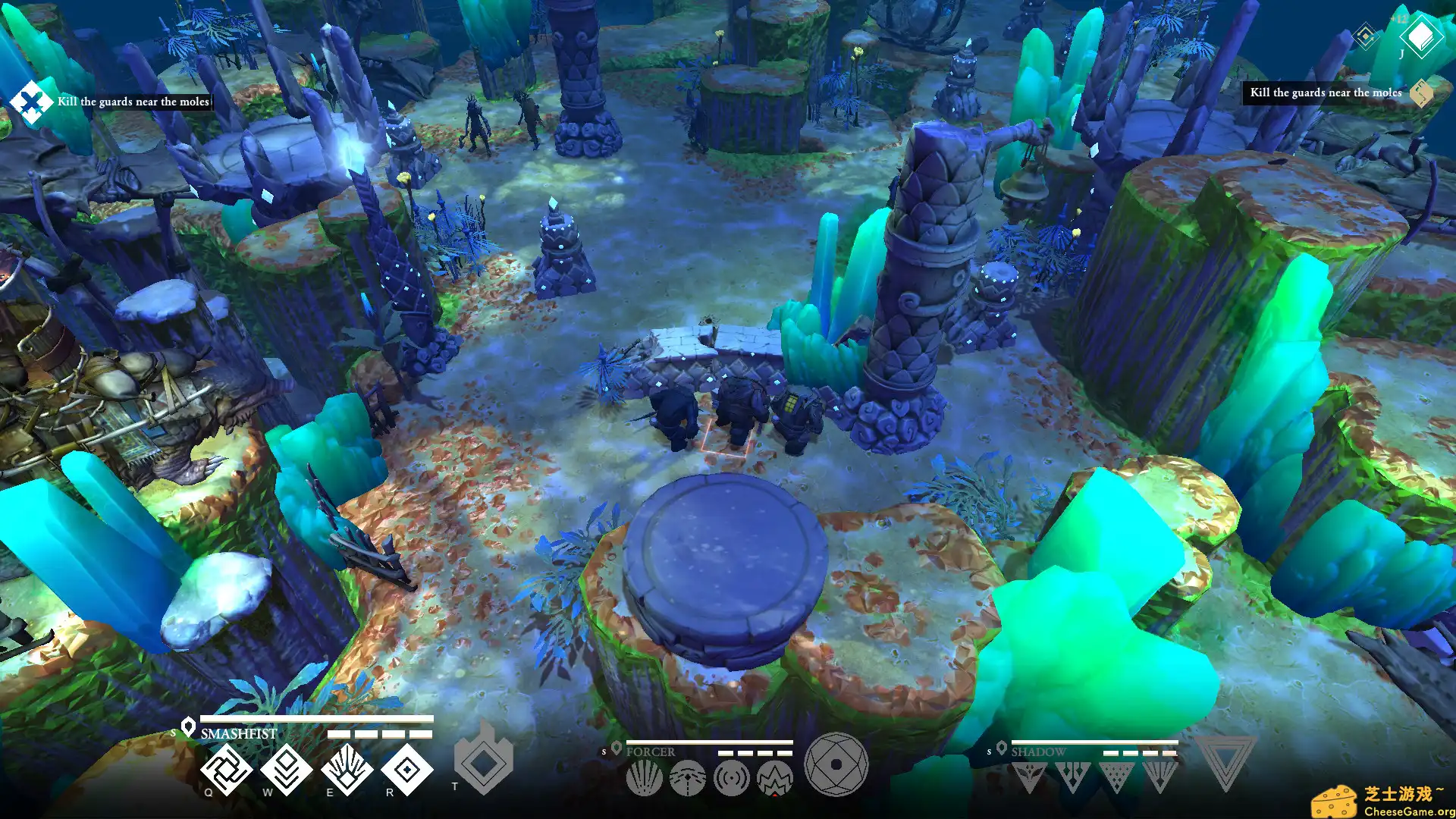Click the 'Kill the guards near the moles' text
1456x819 pixels.
(133, 100)
